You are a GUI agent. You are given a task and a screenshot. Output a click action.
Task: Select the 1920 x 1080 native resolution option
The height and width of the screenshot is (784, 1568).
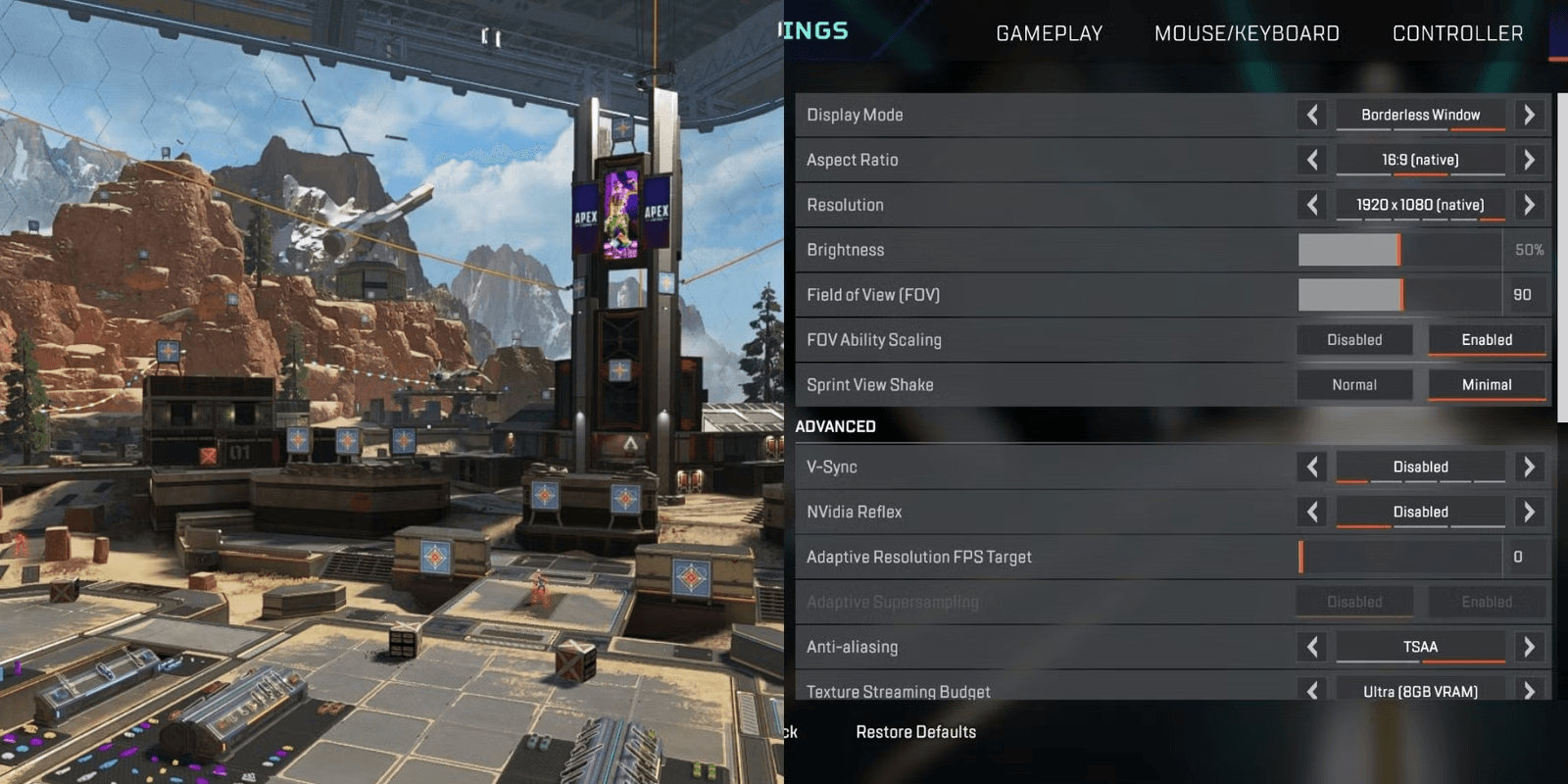coord(1419,205)
